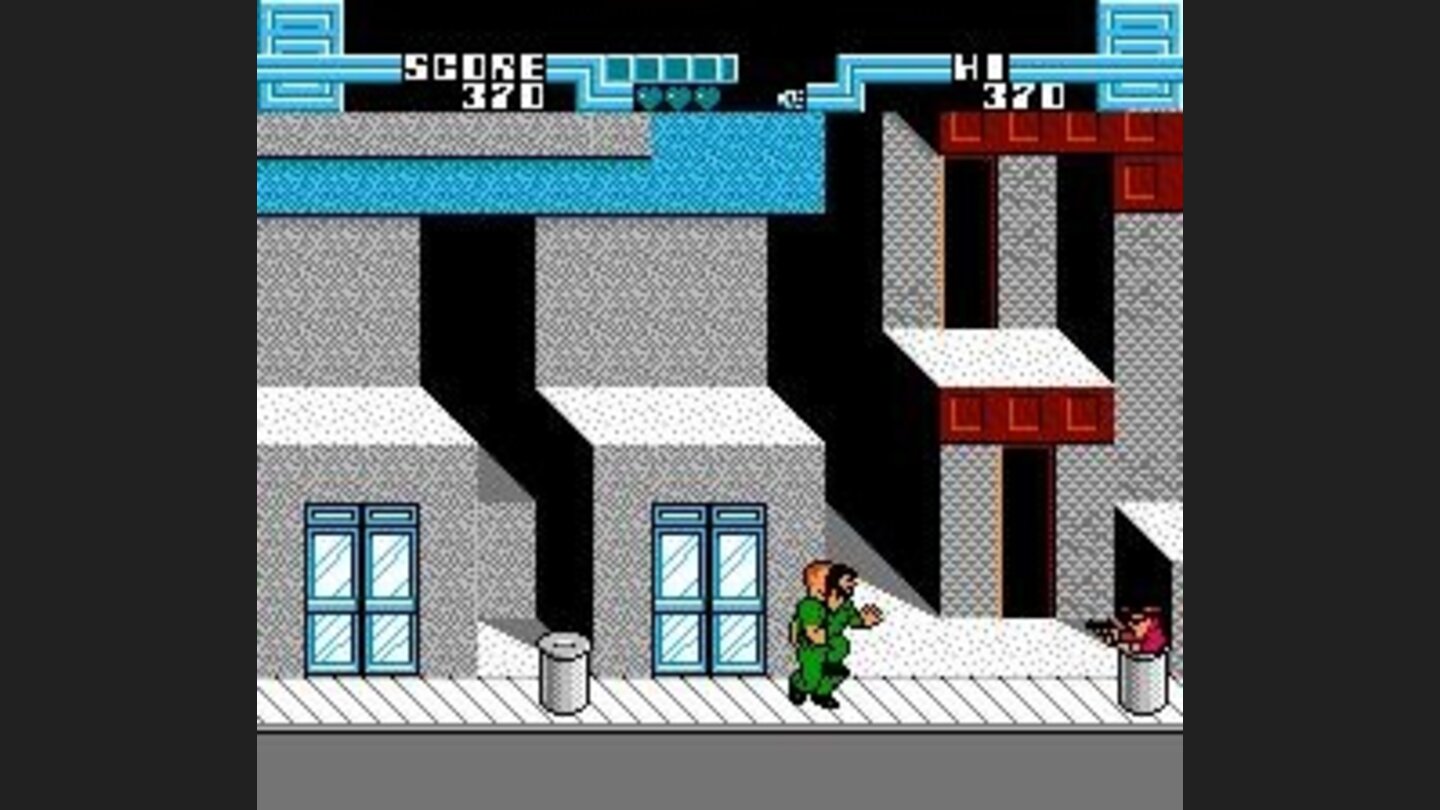Screen dimensions: 1440x810
Task: Click the fist icon in the HUD
Action: [x=790, y=96]
